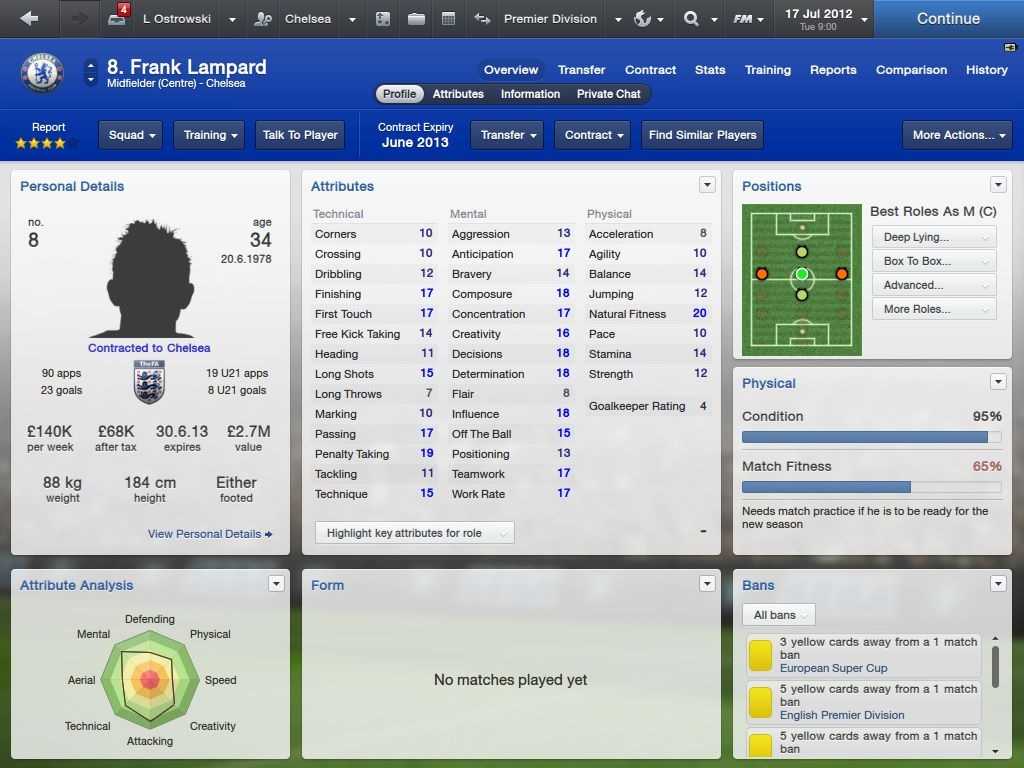The width and height of the screenshot is (1024, 768).
Task: Go back with the left arrow
Action: 29,19
